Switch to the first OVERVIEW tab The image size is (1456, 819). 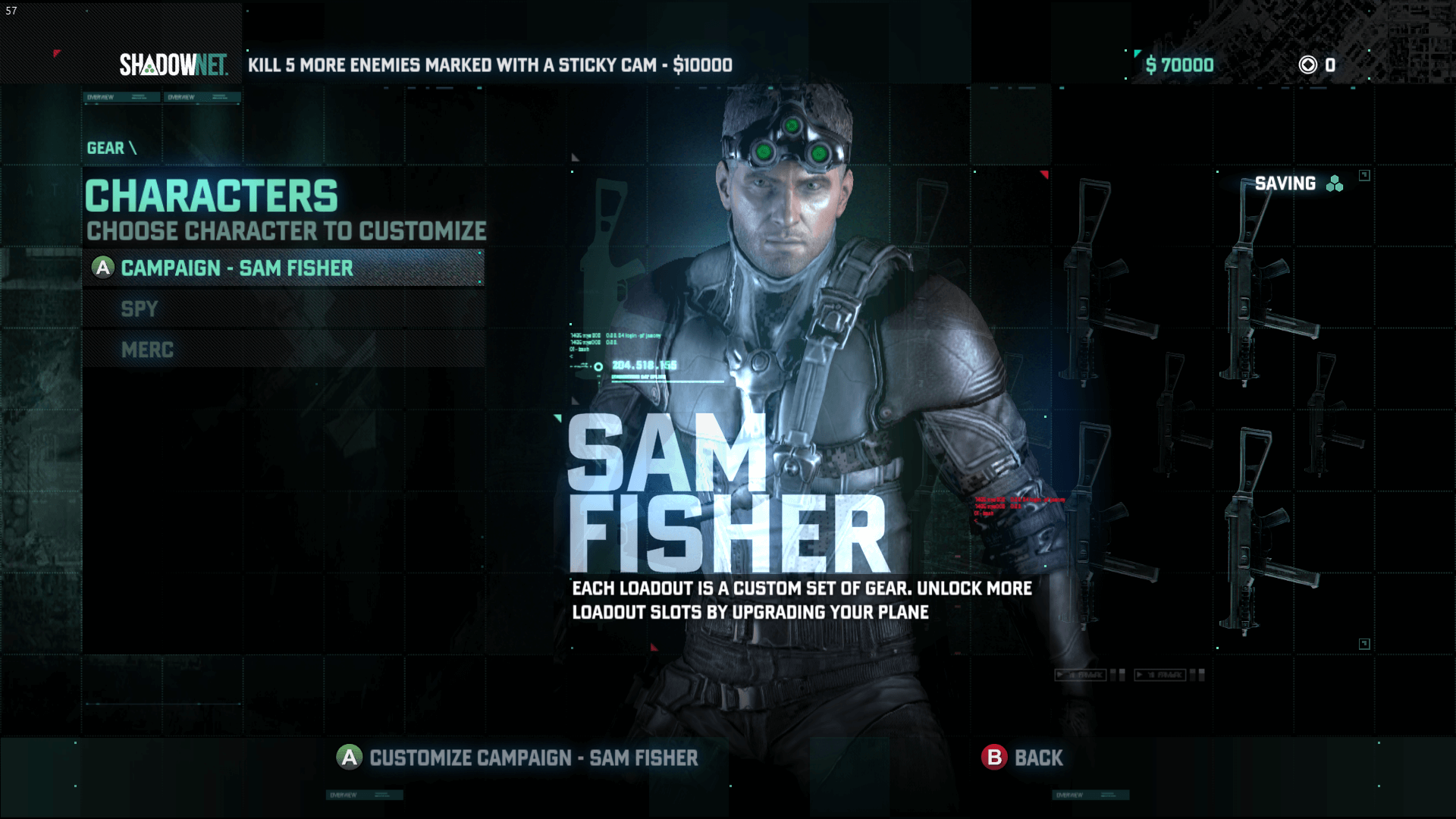pyautogui.click(x=121, y=96)
